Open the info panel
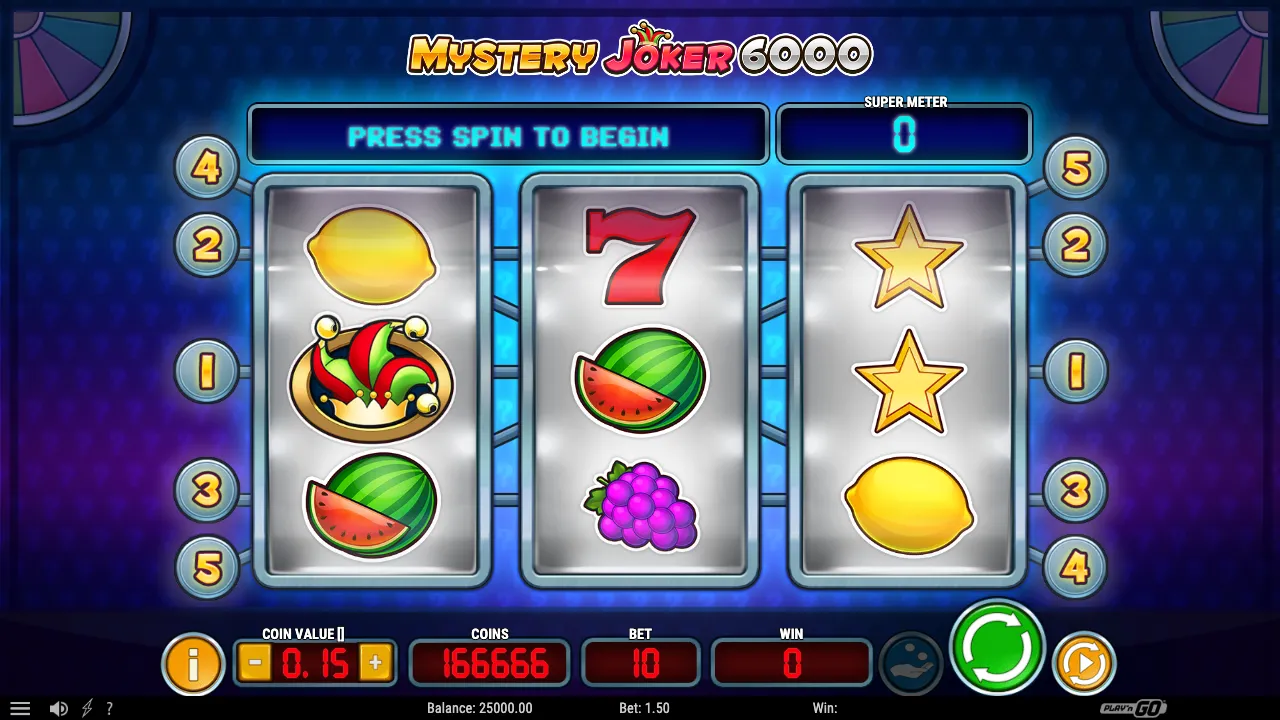 coord(194,661)
